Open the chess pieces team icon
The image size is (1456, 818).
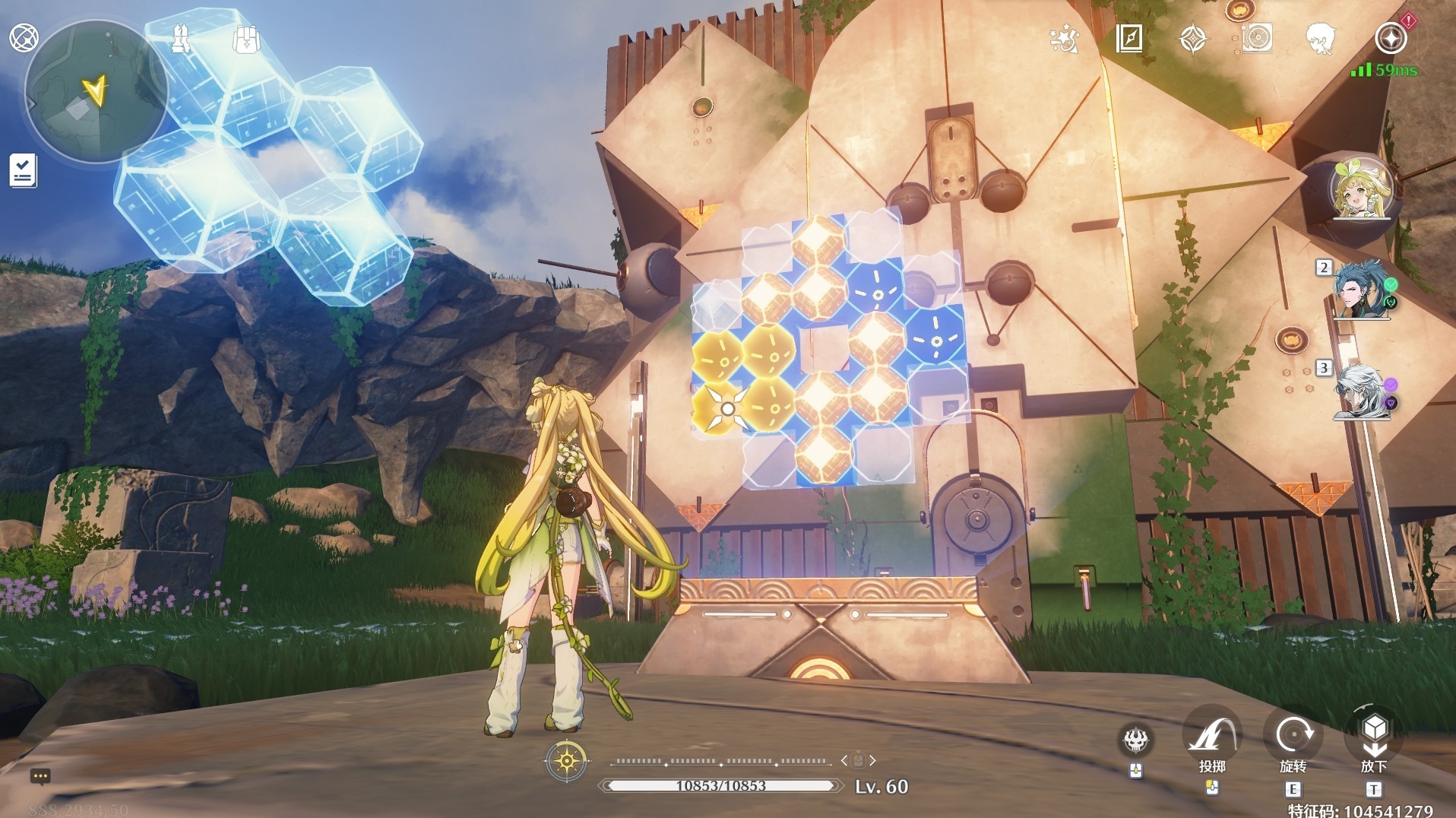pyautogui.click(x=181, y=39)
